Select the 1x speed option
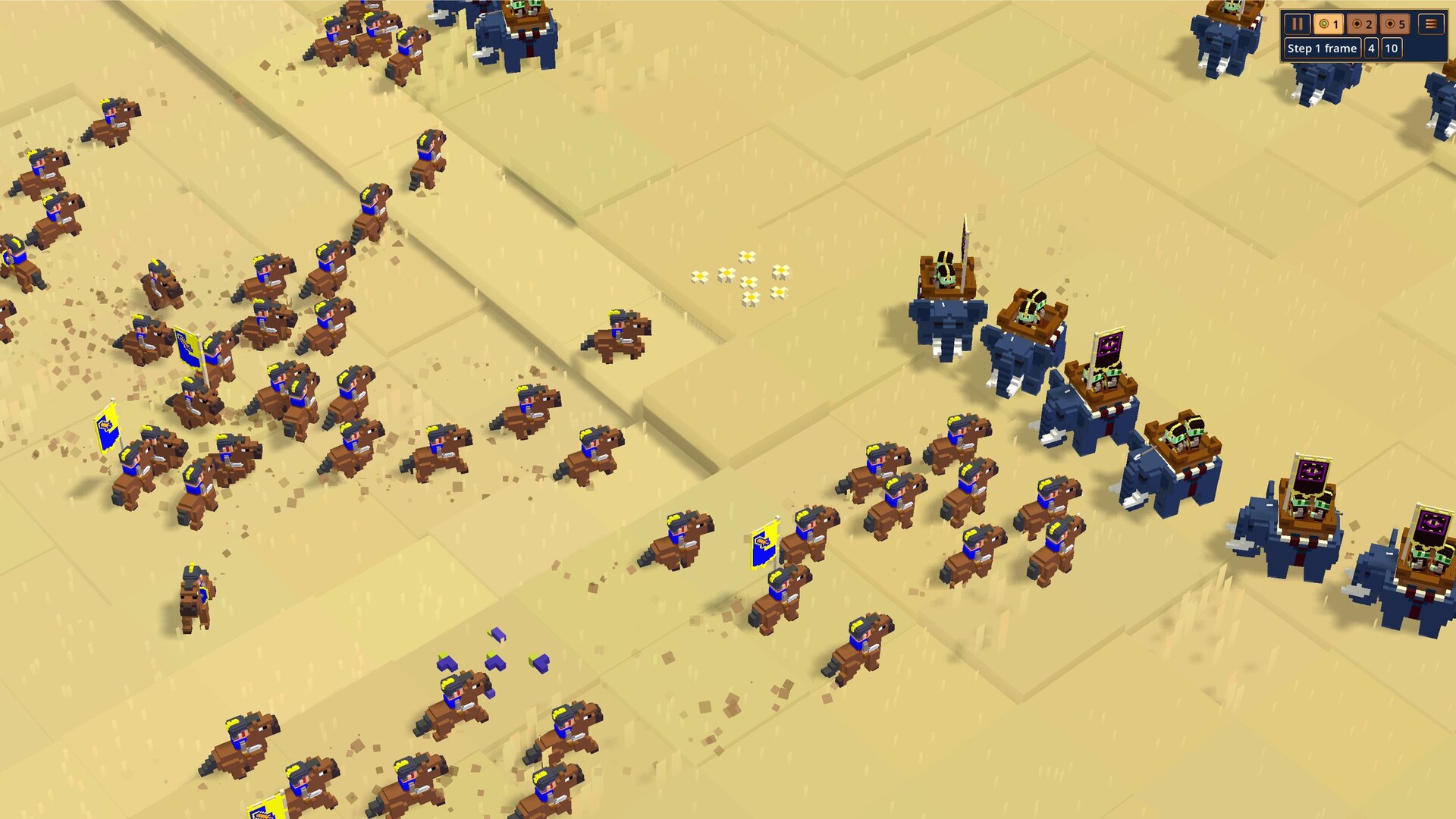1456x819 pixels. point(1329,24)
